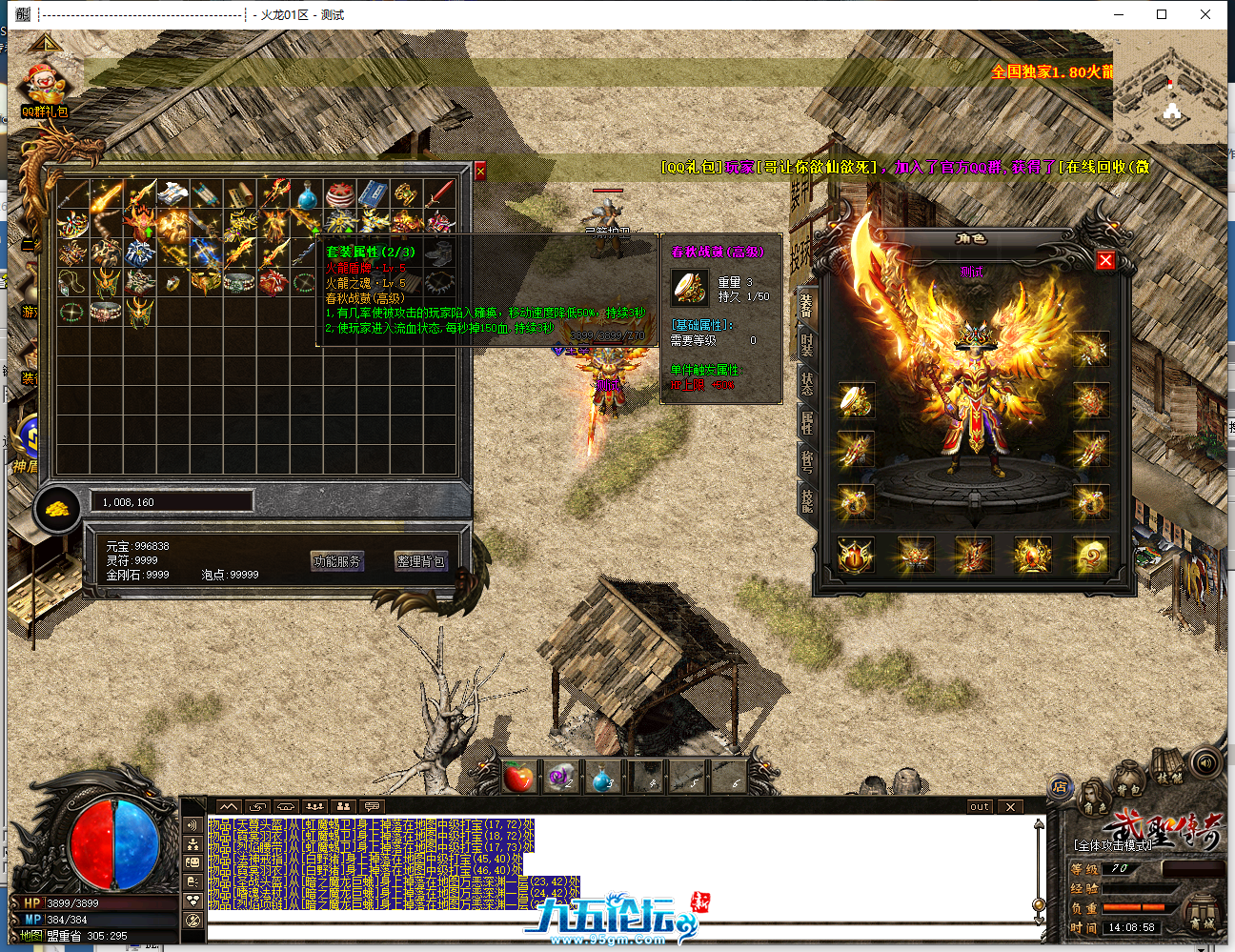Maximize the game window

click(1162, 14)
